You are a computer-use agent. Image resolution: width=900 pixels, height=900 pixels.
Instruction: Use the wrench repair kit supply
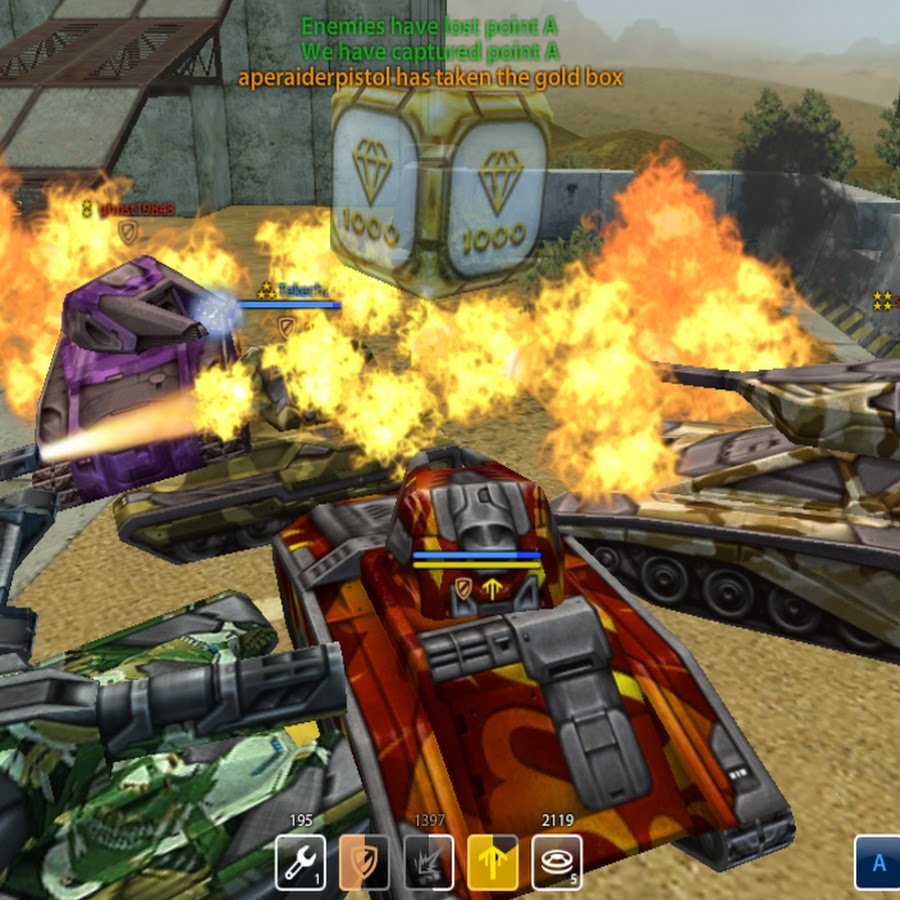pyautogui.click(x=300, y=862)
